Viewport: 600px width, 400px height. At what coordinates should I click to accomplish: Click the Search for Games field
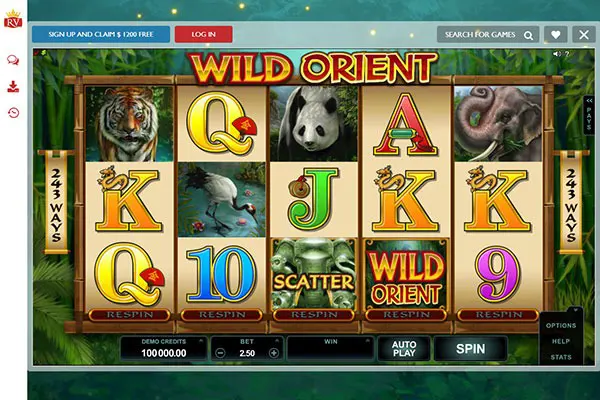(x=487, y=34)
